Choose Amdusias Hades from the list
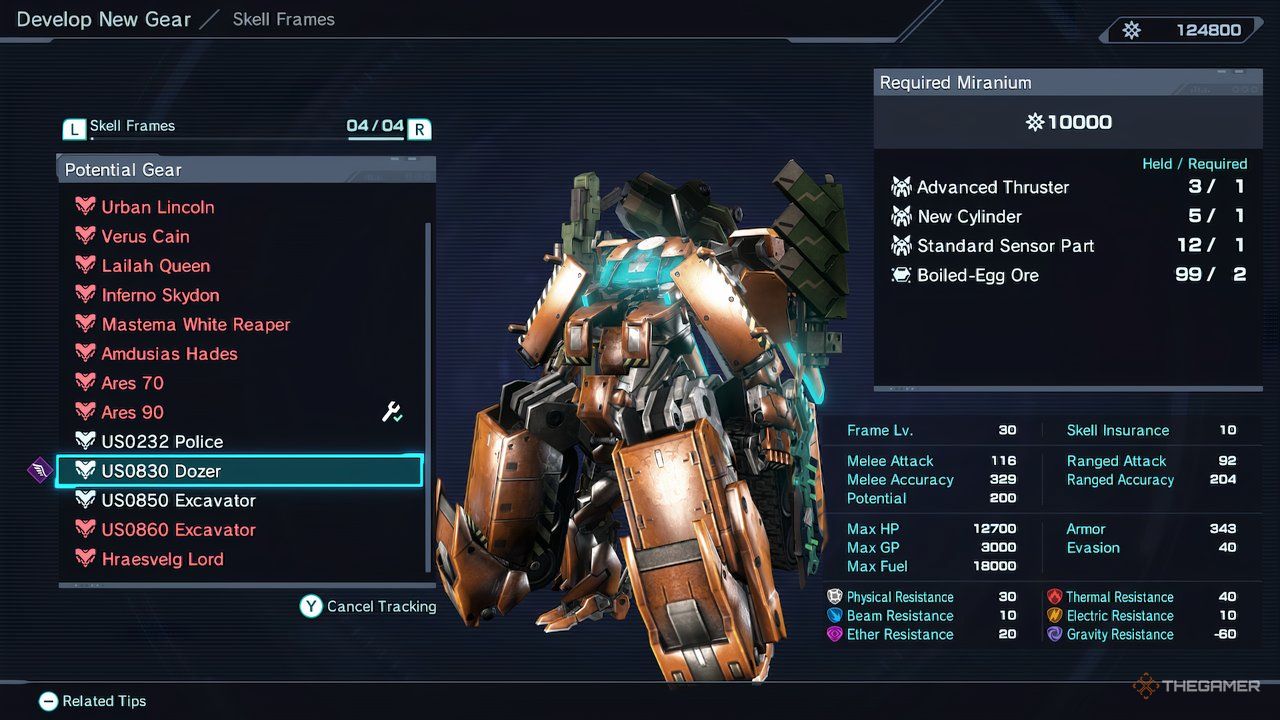Image resolution: width=1280 pixels, height=720 pixels. click(x=169, y=354)
